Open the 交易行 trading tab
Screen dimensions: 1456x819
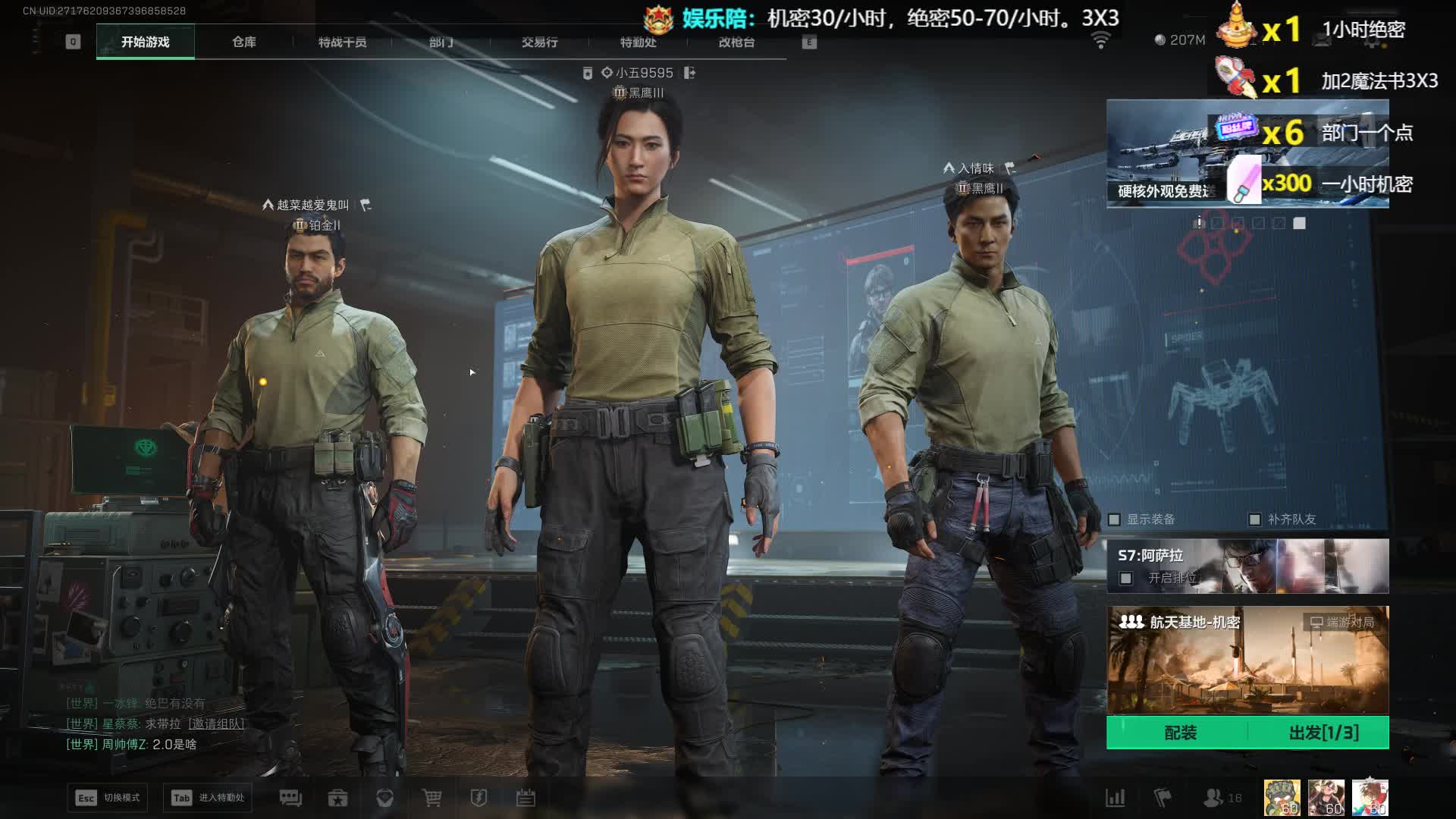pyautogui.click(x=539, y=42)
